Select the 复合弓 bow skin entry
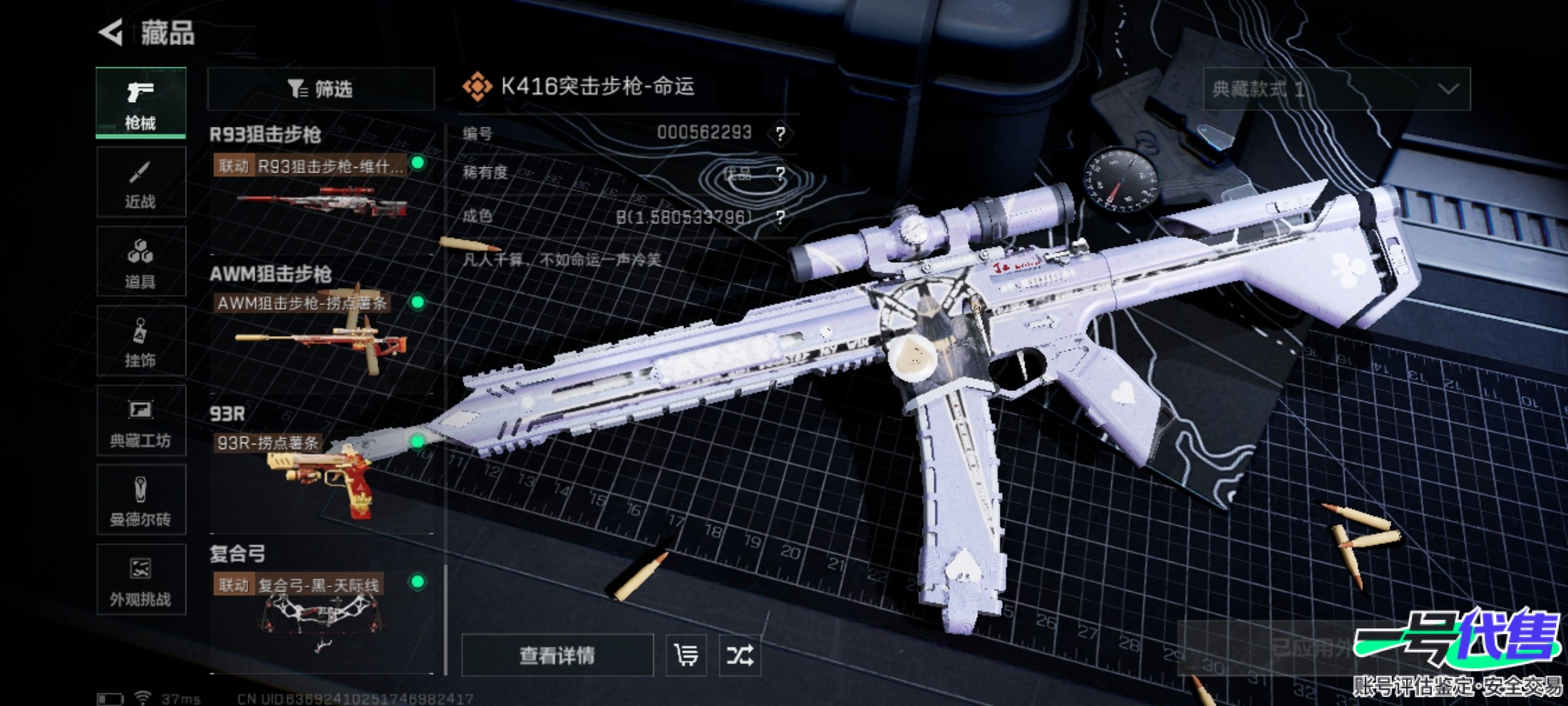 pos(320,618)
